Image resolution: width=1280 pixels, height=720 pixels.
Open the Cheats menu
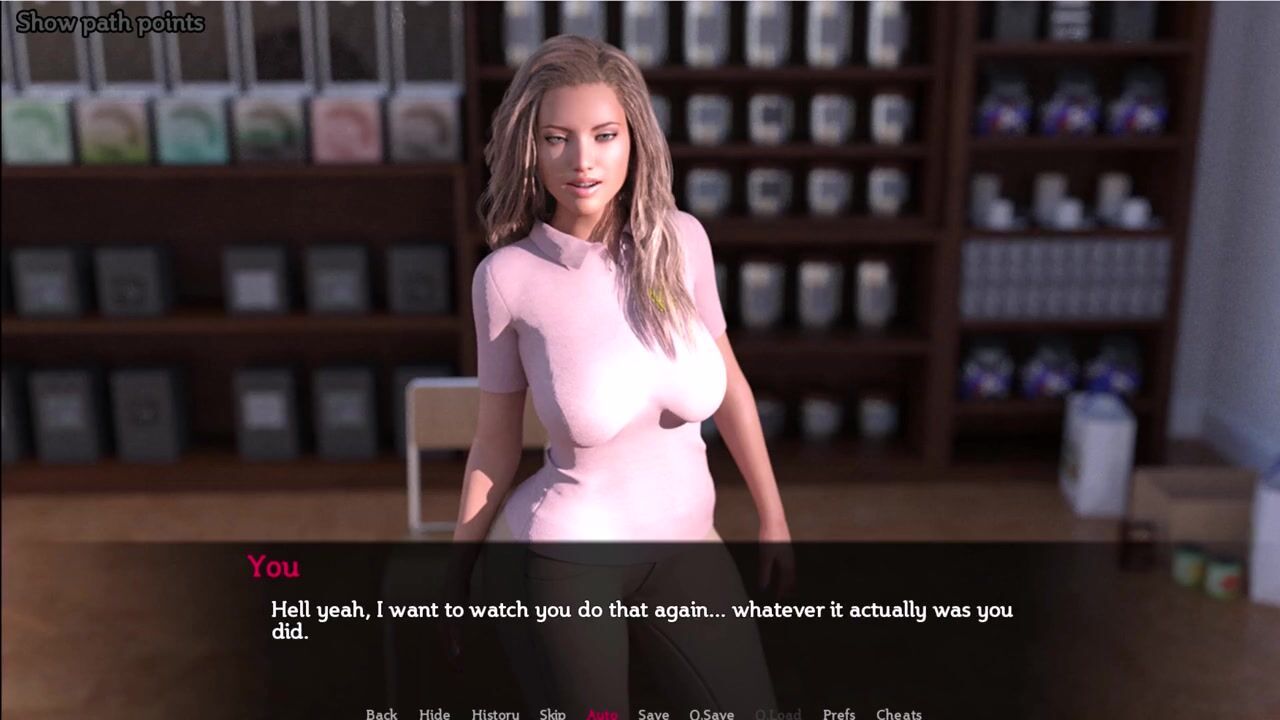tap(898, 713)
